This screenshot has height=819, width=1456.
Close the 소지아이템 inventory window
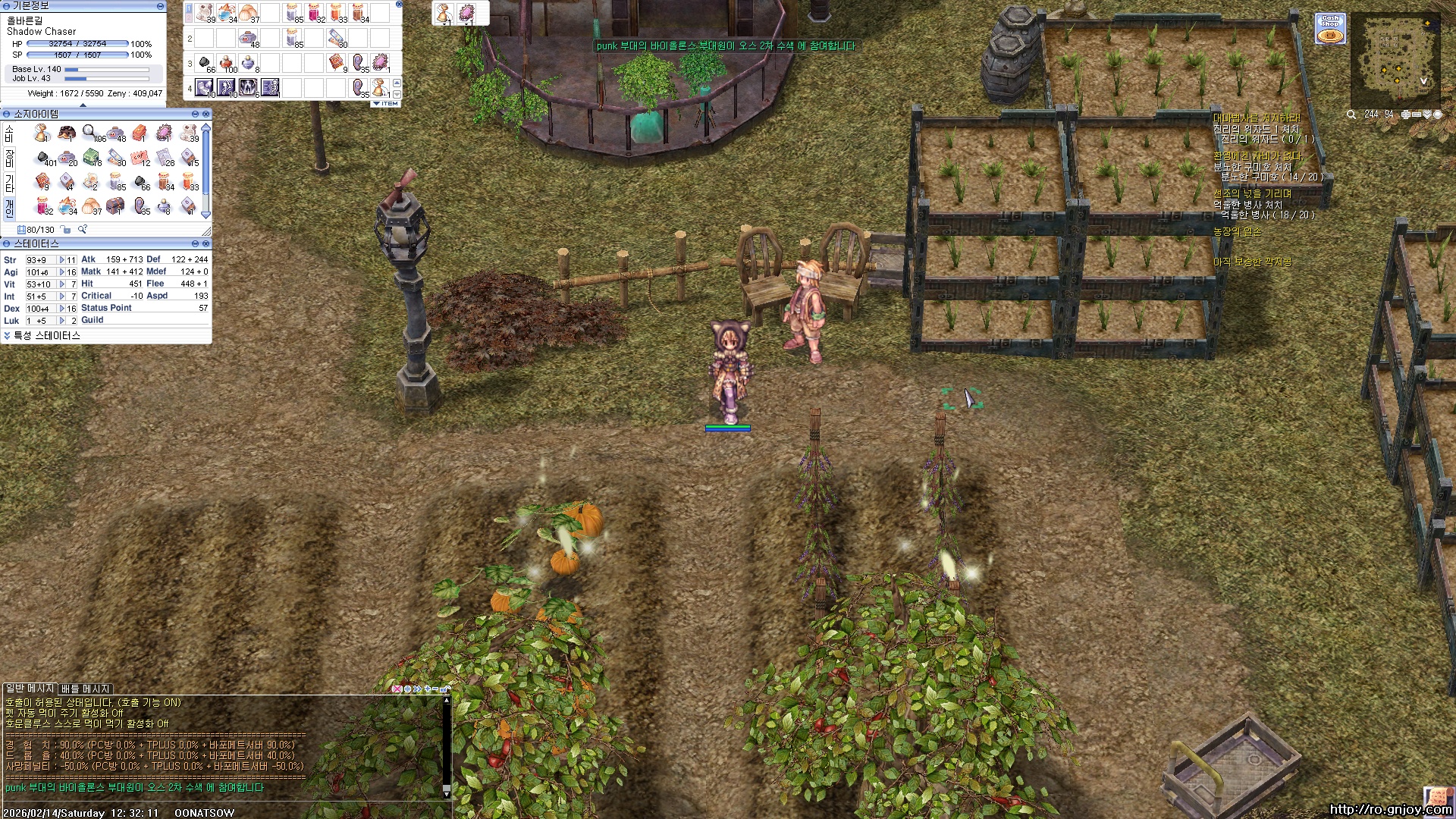pyautogui.click(x=206, y=114)
